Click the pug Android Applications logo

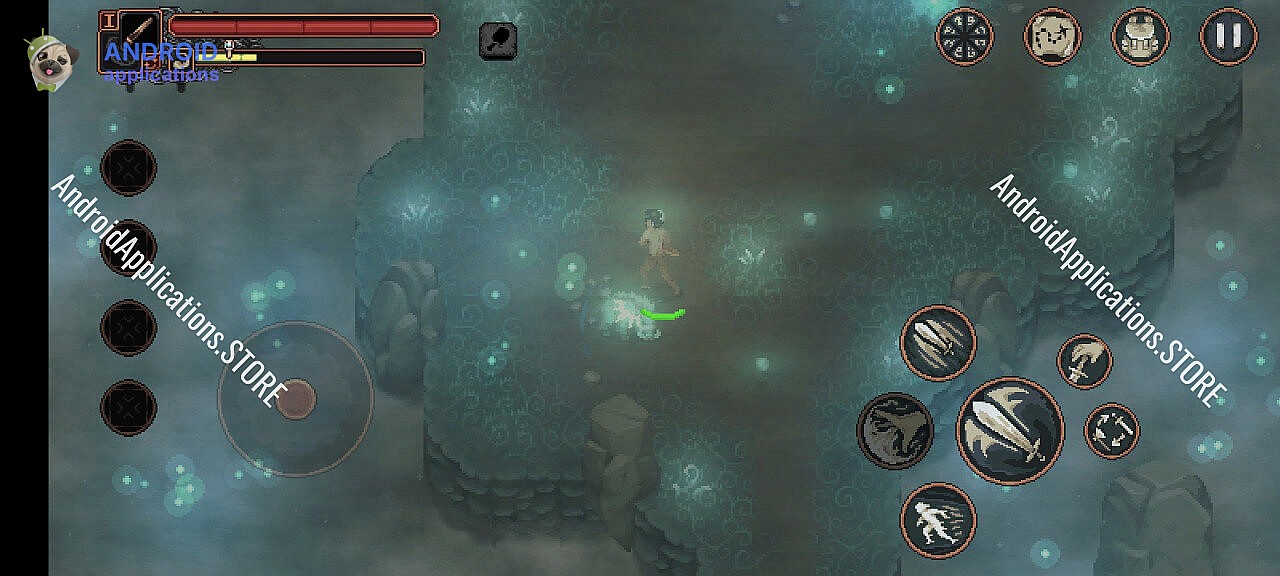click(x=46, y=61)
